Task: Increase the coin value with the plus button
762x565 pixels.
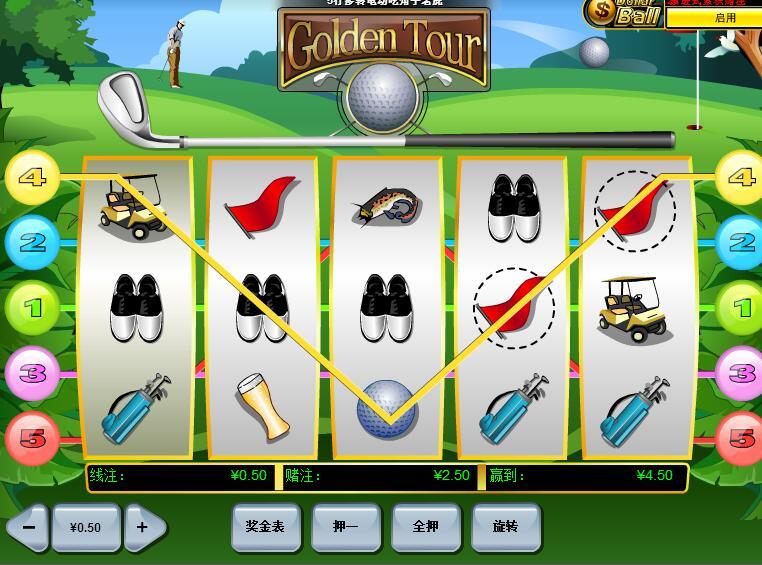Action: click(x=143, y=527)
